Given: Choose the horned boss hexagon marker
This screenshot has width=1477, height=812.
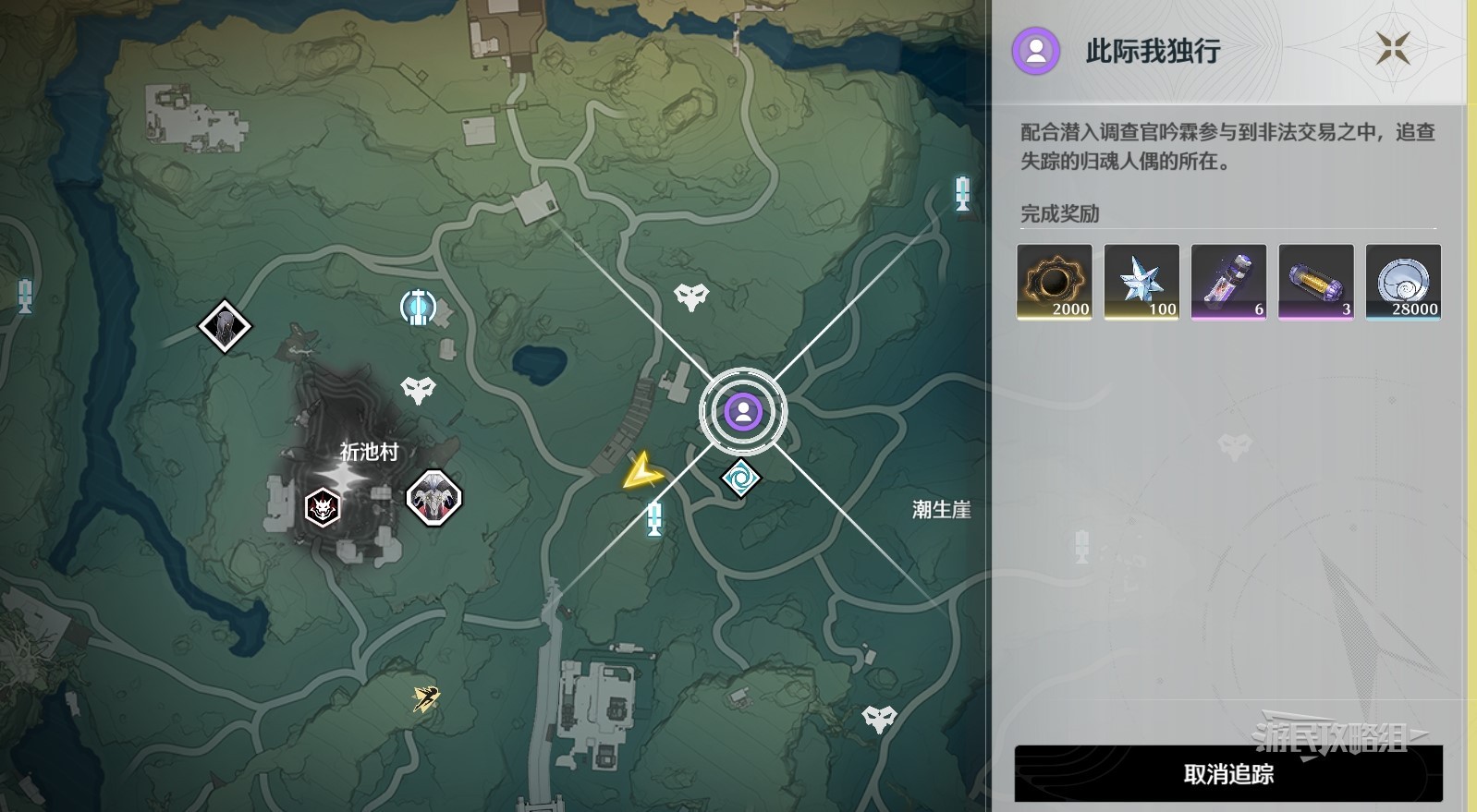Looking at the screenshot, I should coord(433,499).
